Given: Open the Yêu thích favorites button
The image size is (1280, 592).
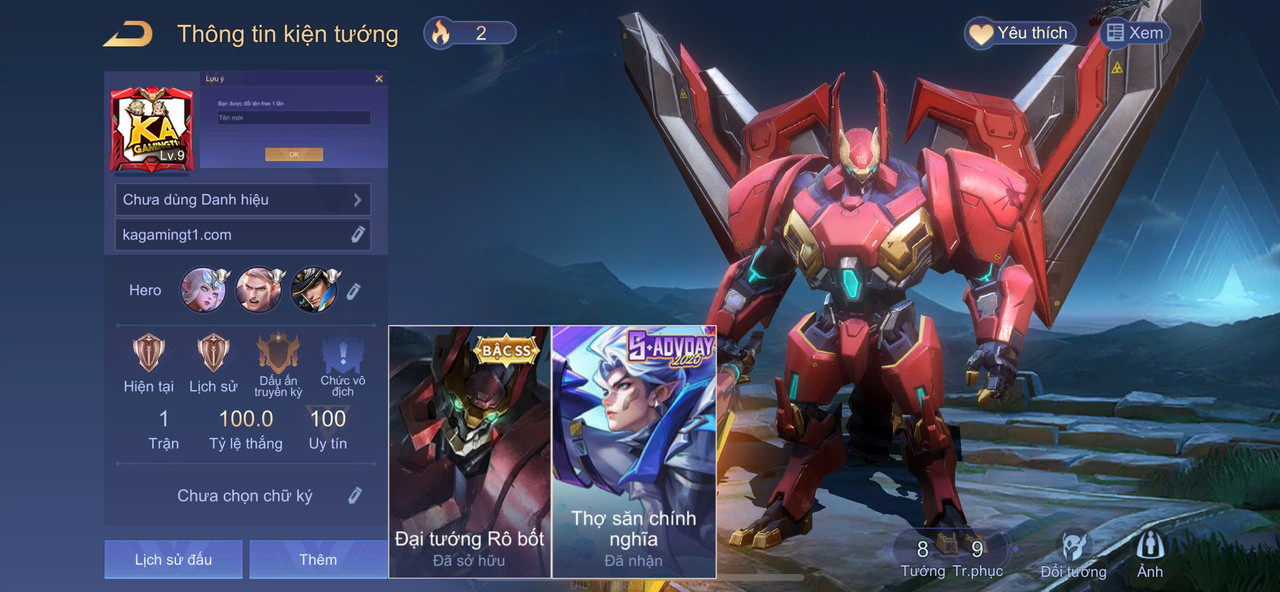Looking at the screenshot, I should [x=1020, y=33].
